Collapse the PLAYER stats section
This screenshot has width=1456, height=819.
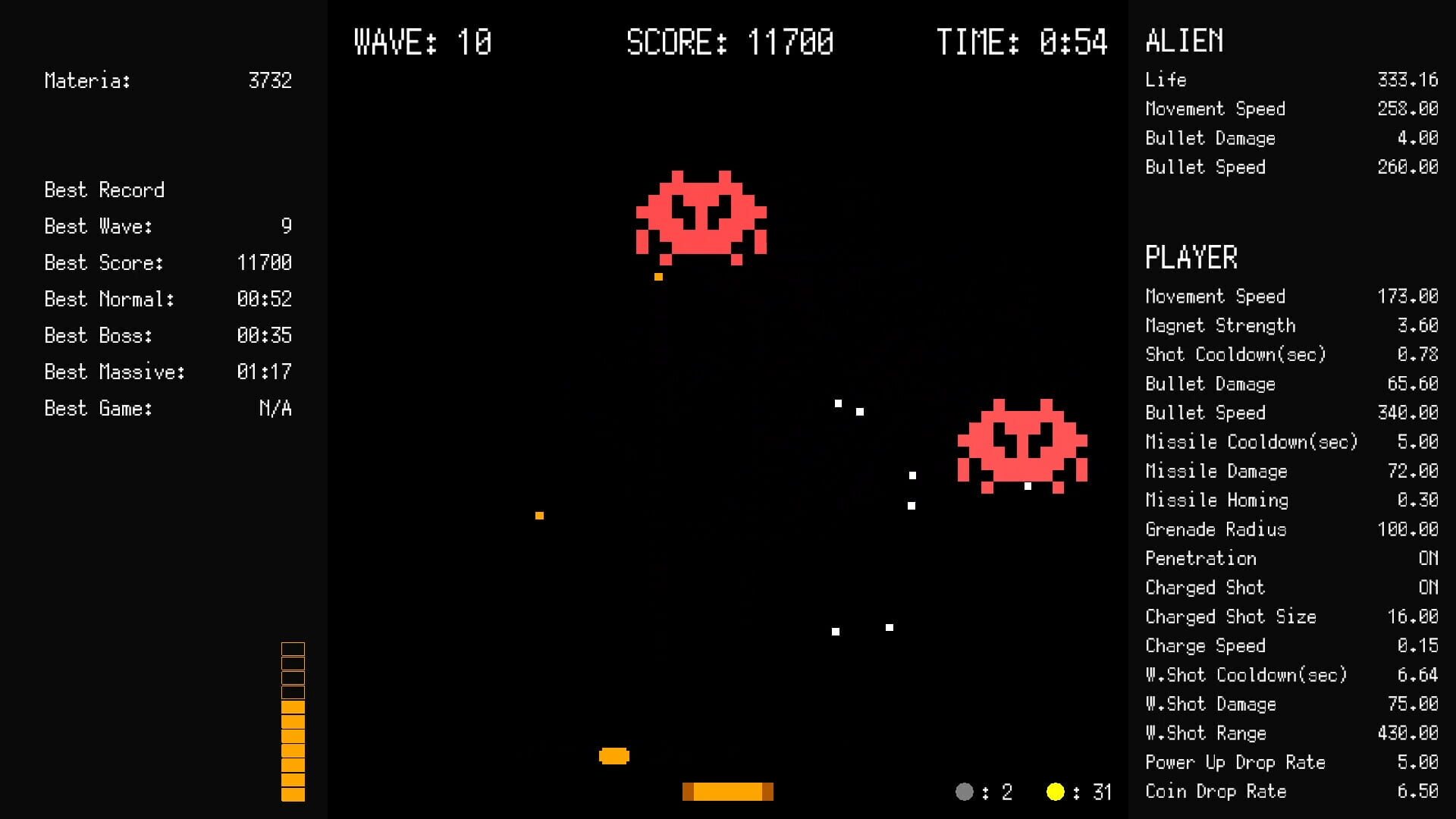tap(1191, 258)
